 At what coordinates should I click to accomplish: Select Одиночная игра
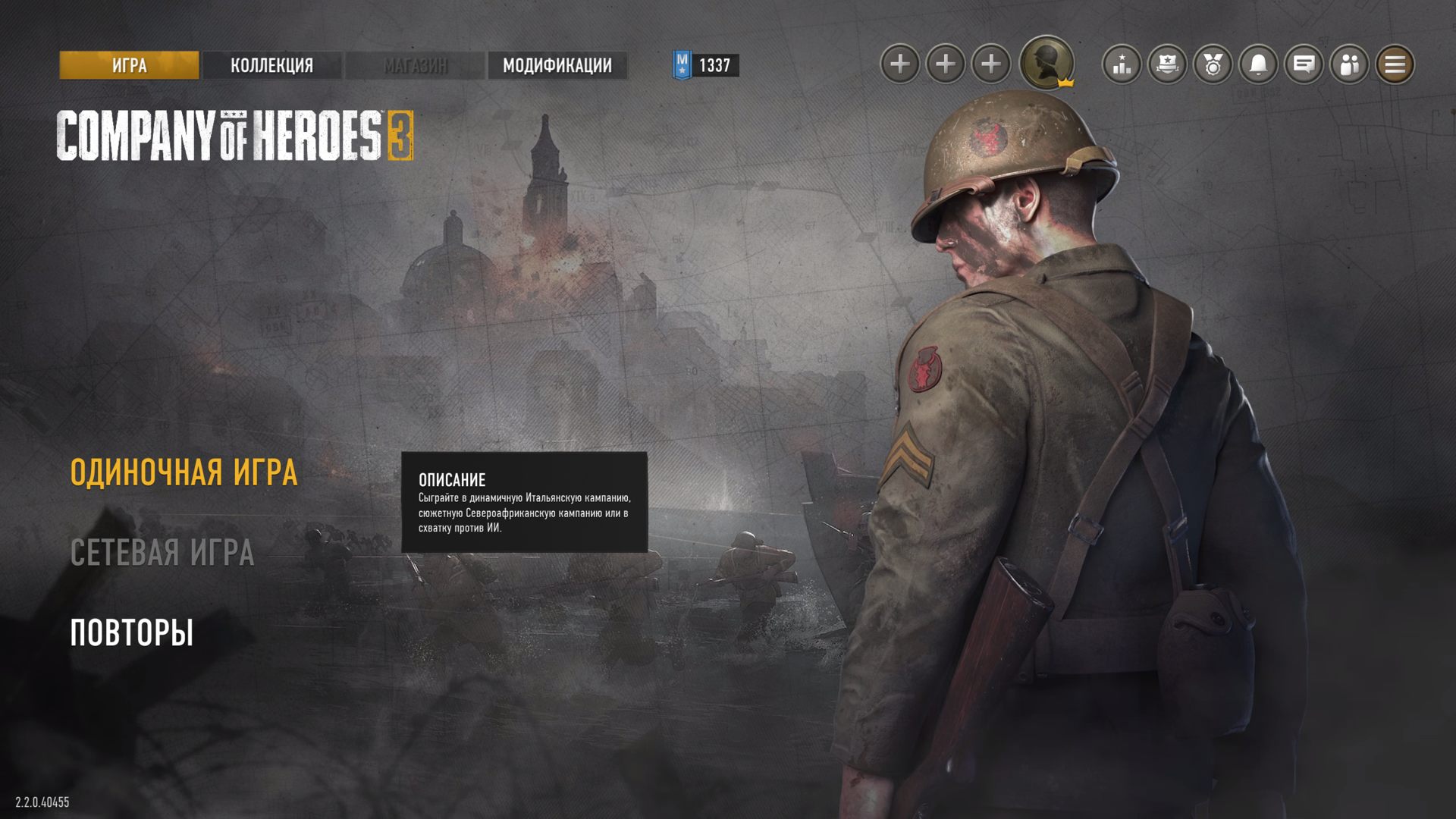[x=184, y=472]
